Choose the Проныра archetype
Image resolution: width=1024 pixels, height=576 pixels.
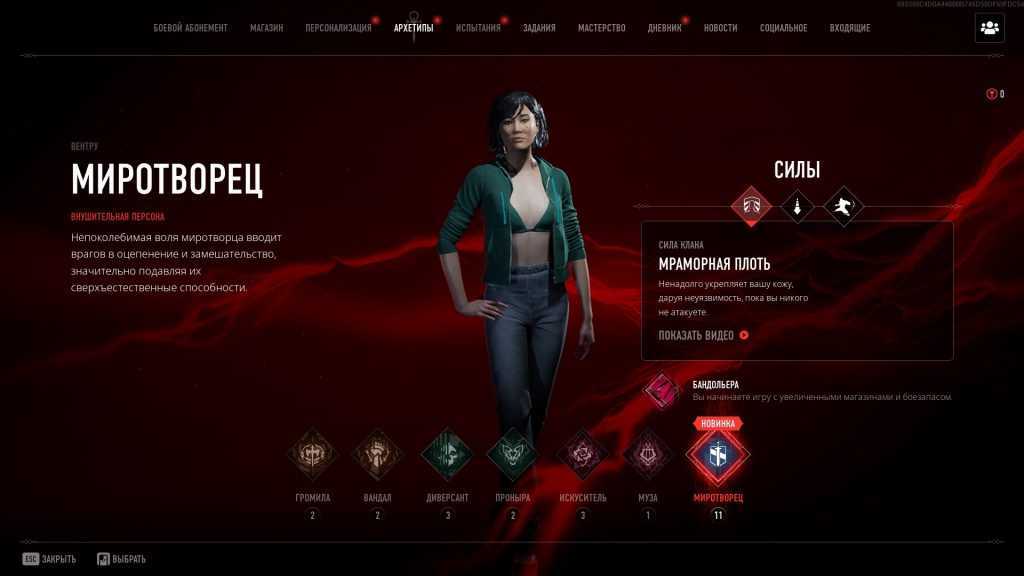click(512, 455)
